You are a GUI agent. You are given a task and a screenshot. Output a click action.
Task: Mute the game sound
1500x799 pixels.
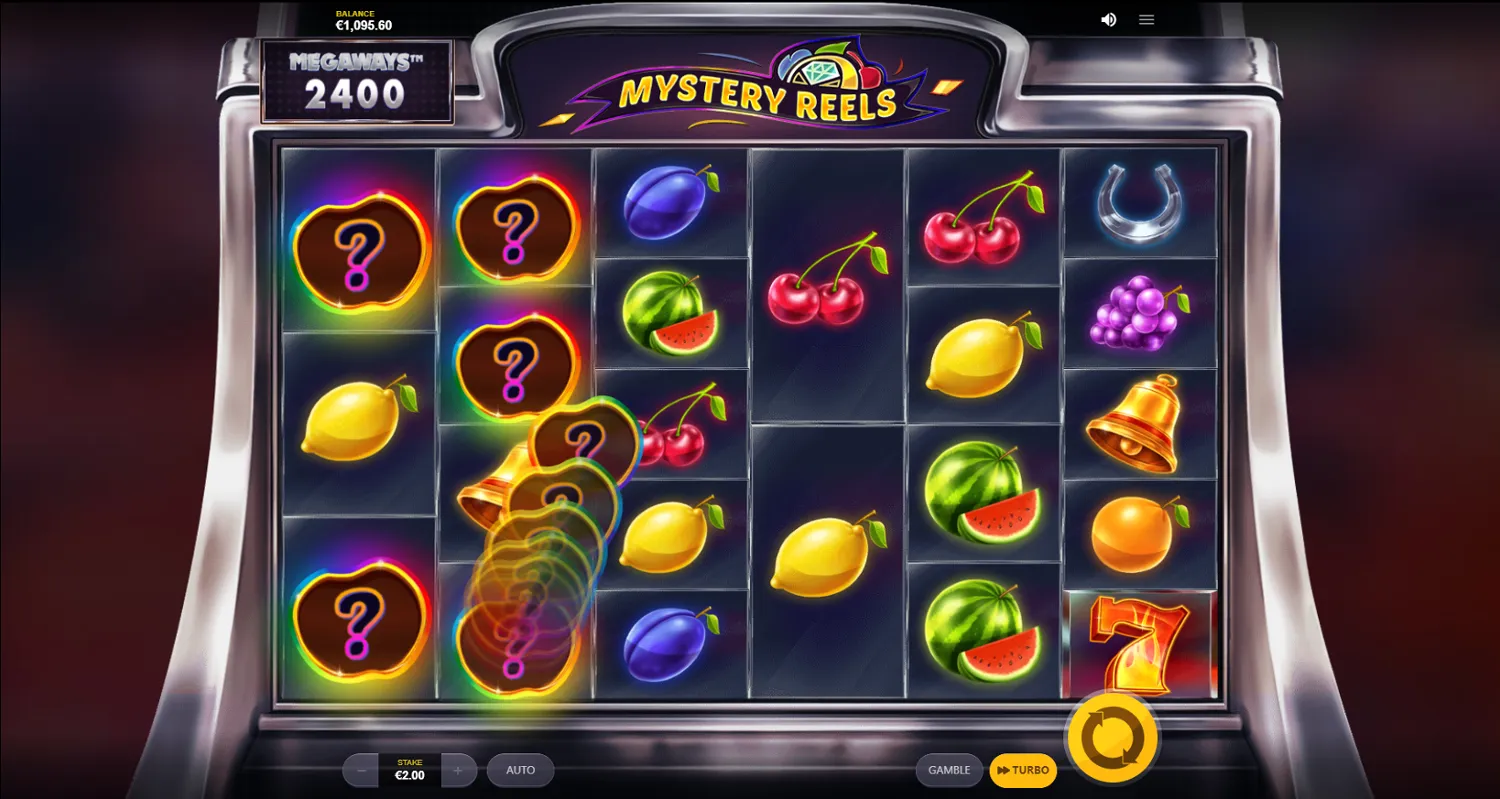point(1108,19)
